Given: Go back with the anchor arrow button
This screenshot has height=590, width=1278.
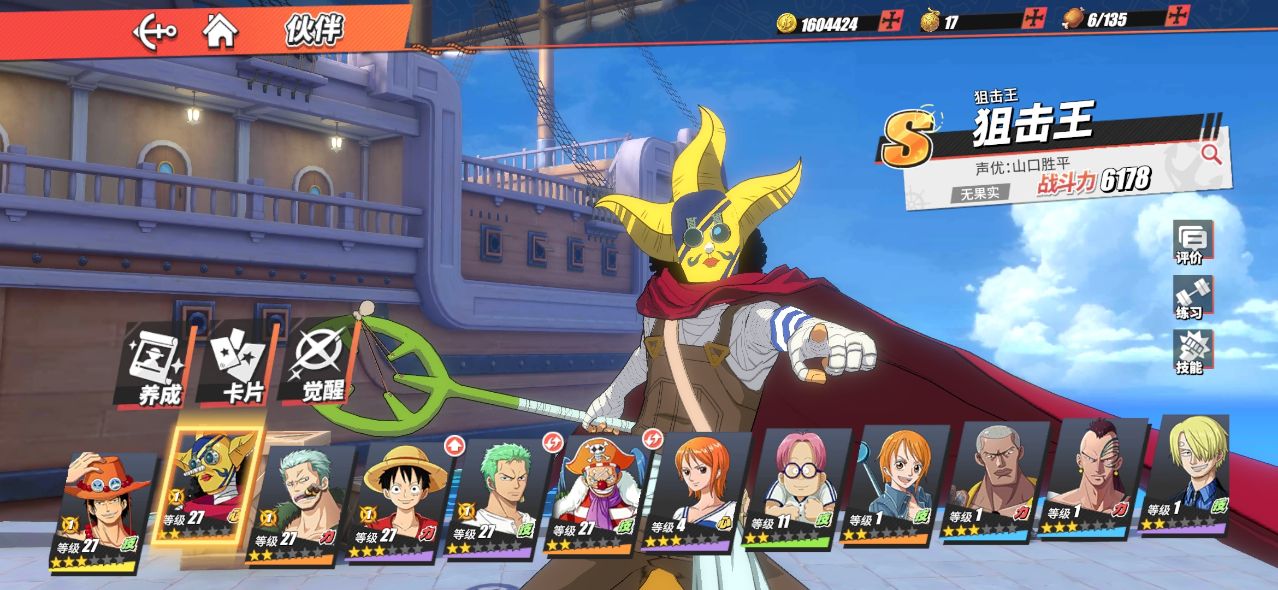Looking at the screenshot, I should (154, 30).
